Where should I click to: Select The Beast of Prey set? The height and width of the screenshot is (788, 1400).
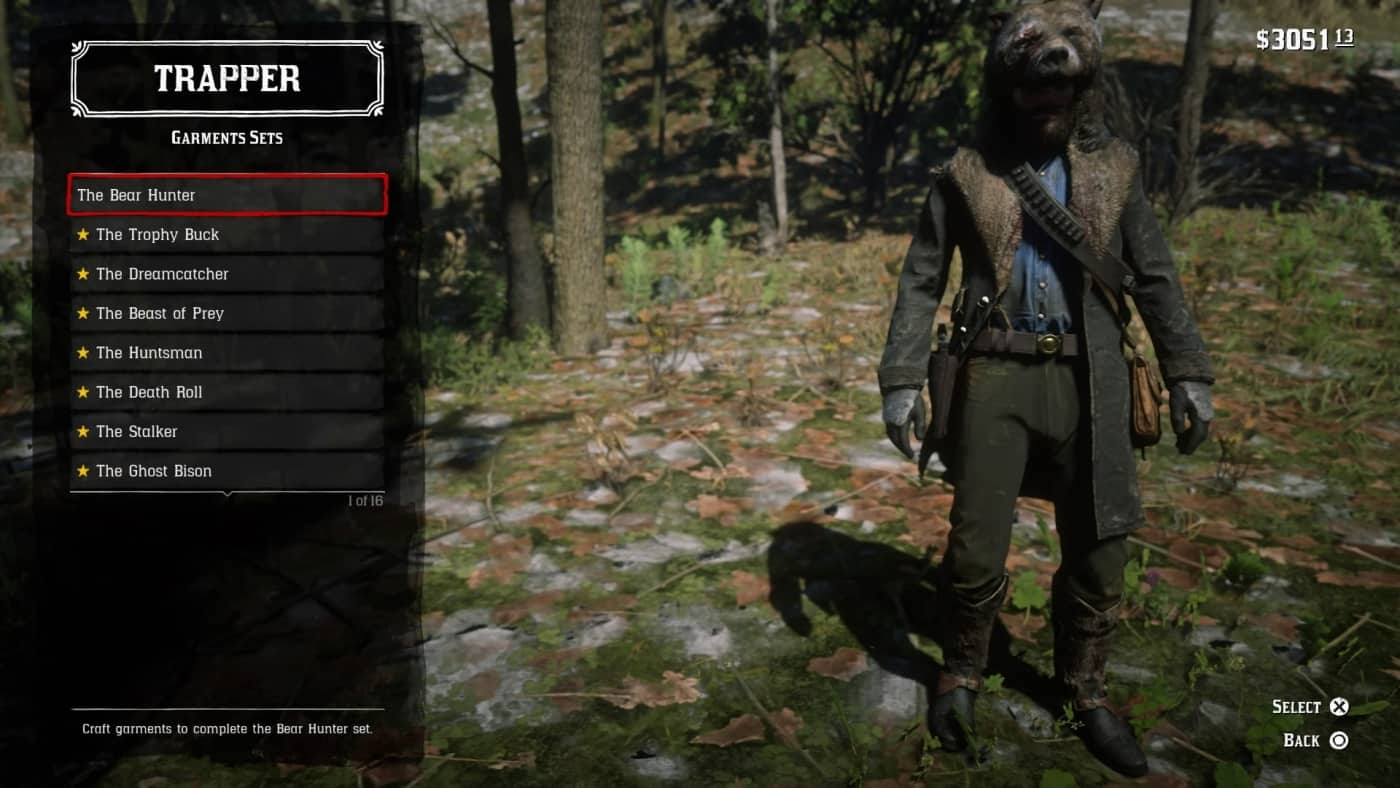point(227,313)
